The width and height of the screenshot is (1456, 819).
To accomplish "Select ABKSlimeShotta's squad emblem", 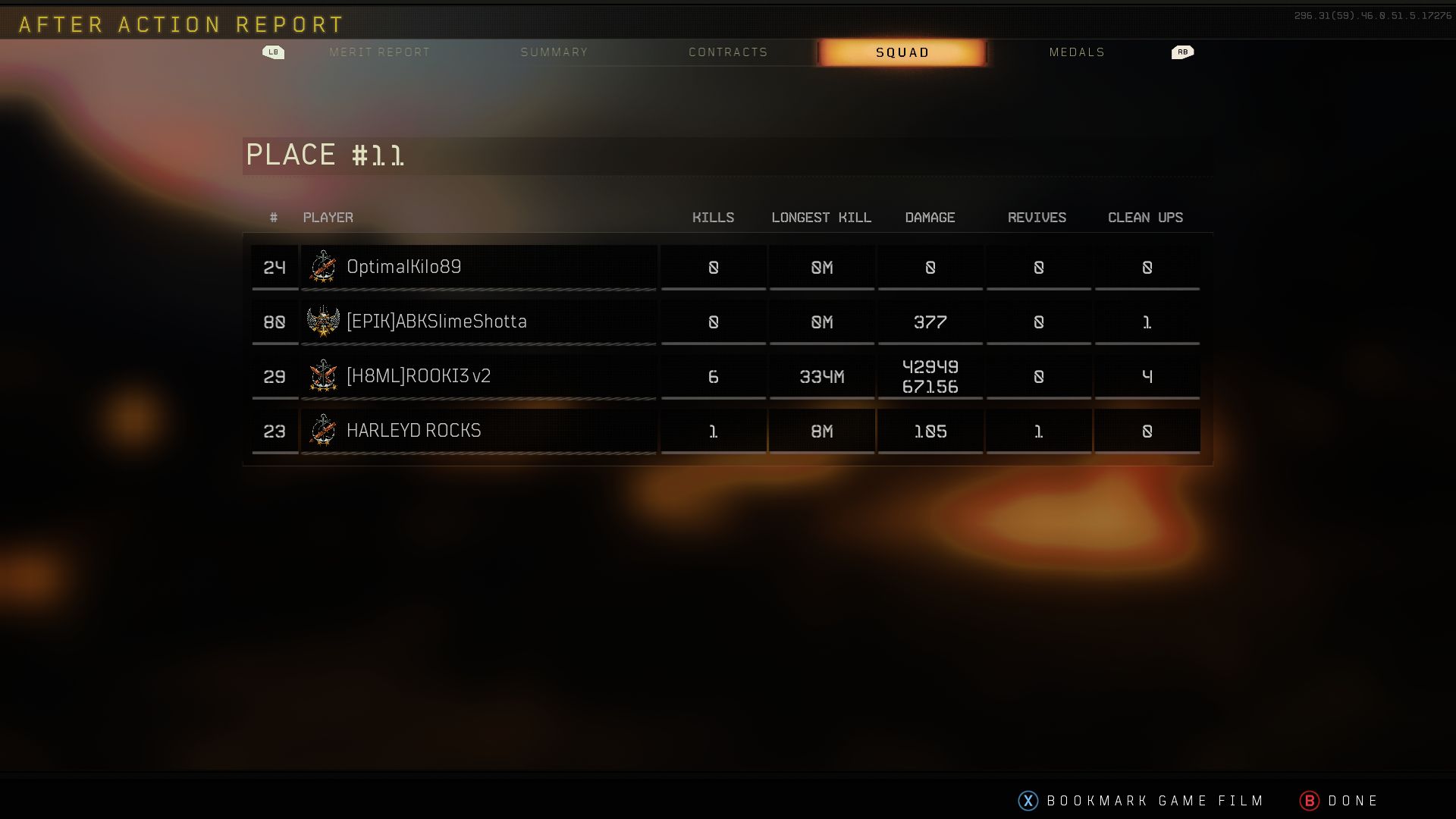I will (324, 322).
